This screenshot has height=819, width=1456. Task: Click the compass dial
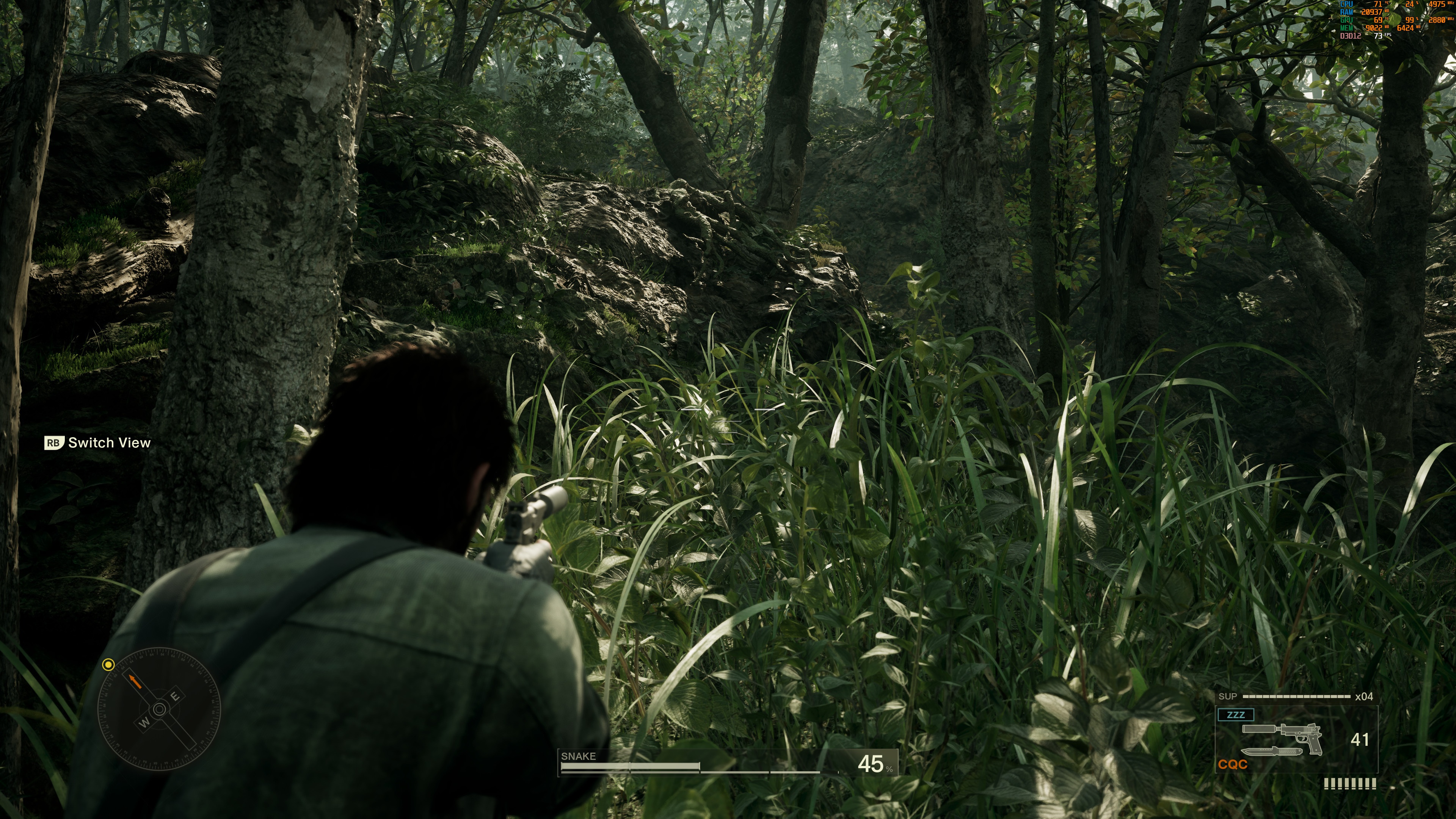pos(159,709)
